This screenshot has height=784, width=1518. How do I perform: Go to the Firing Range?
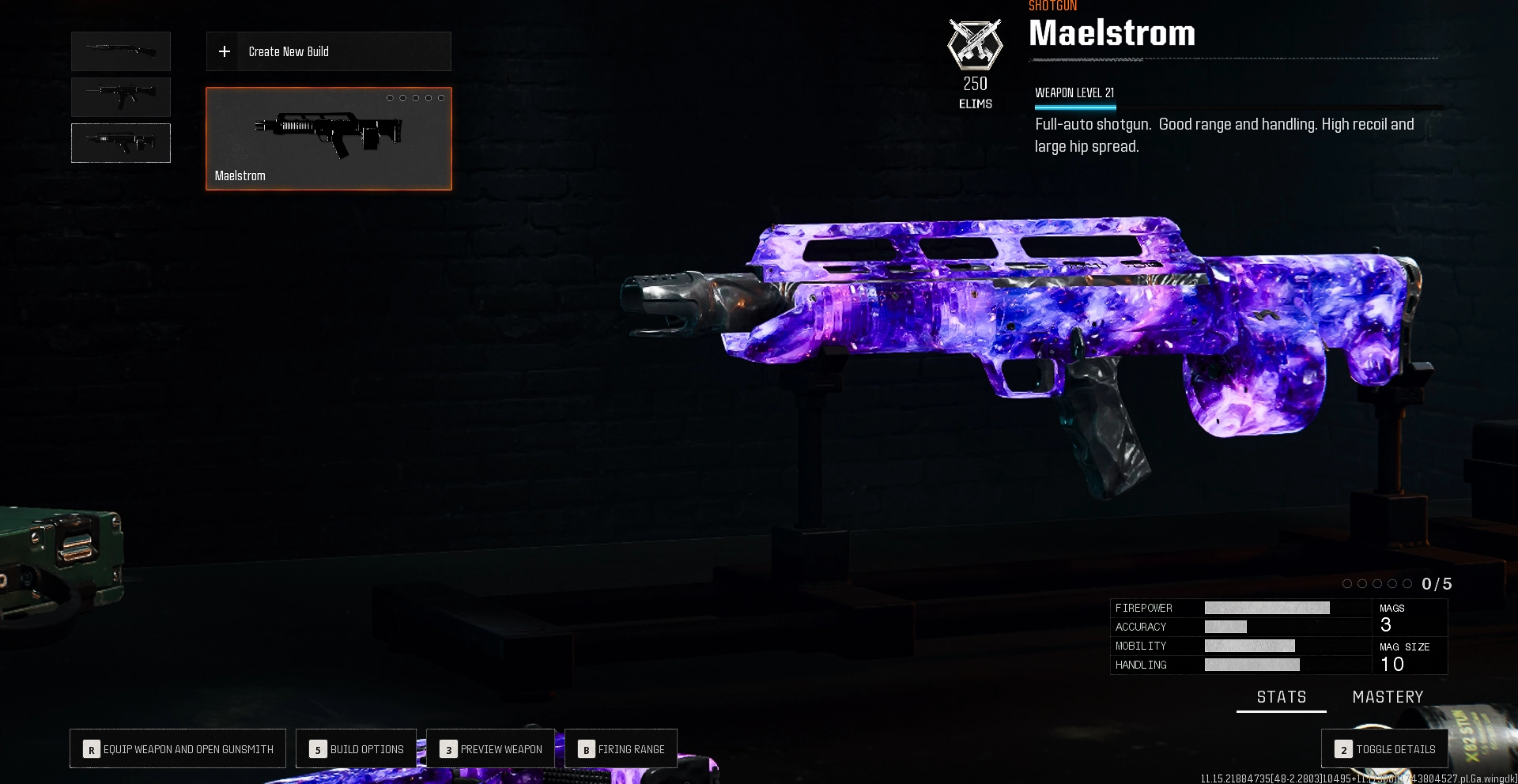621,748
